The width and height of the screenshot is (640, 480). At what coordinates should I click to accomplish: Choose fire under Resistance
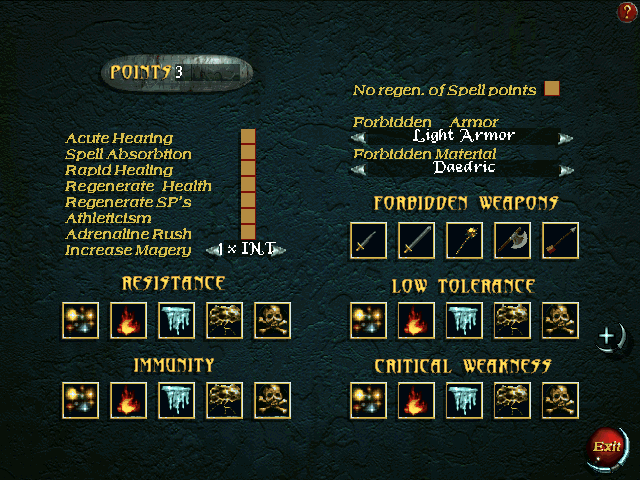coord(128,321)
